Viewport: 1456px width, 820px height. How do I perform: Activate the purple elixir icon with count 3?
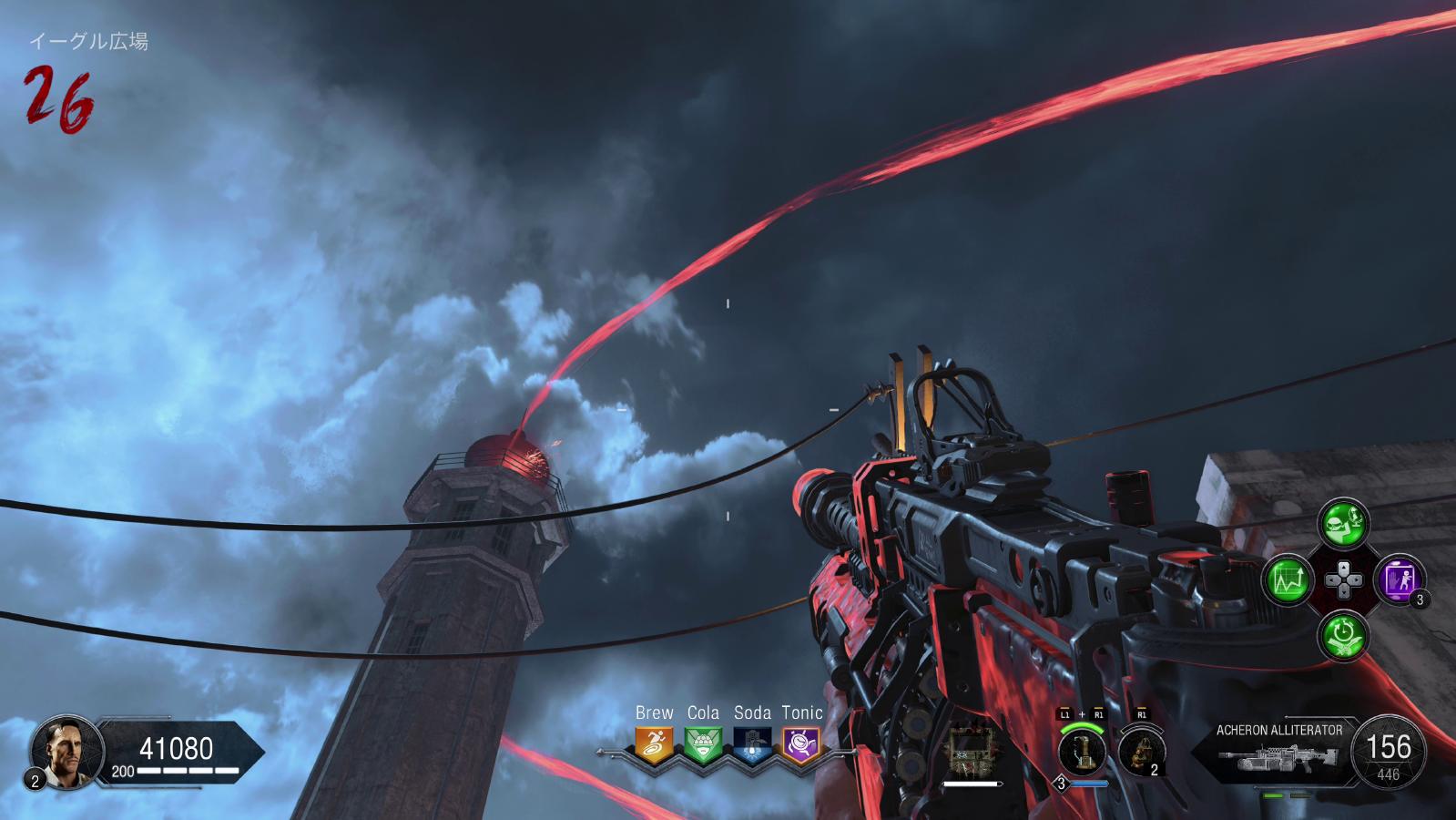click(1400, 579)
